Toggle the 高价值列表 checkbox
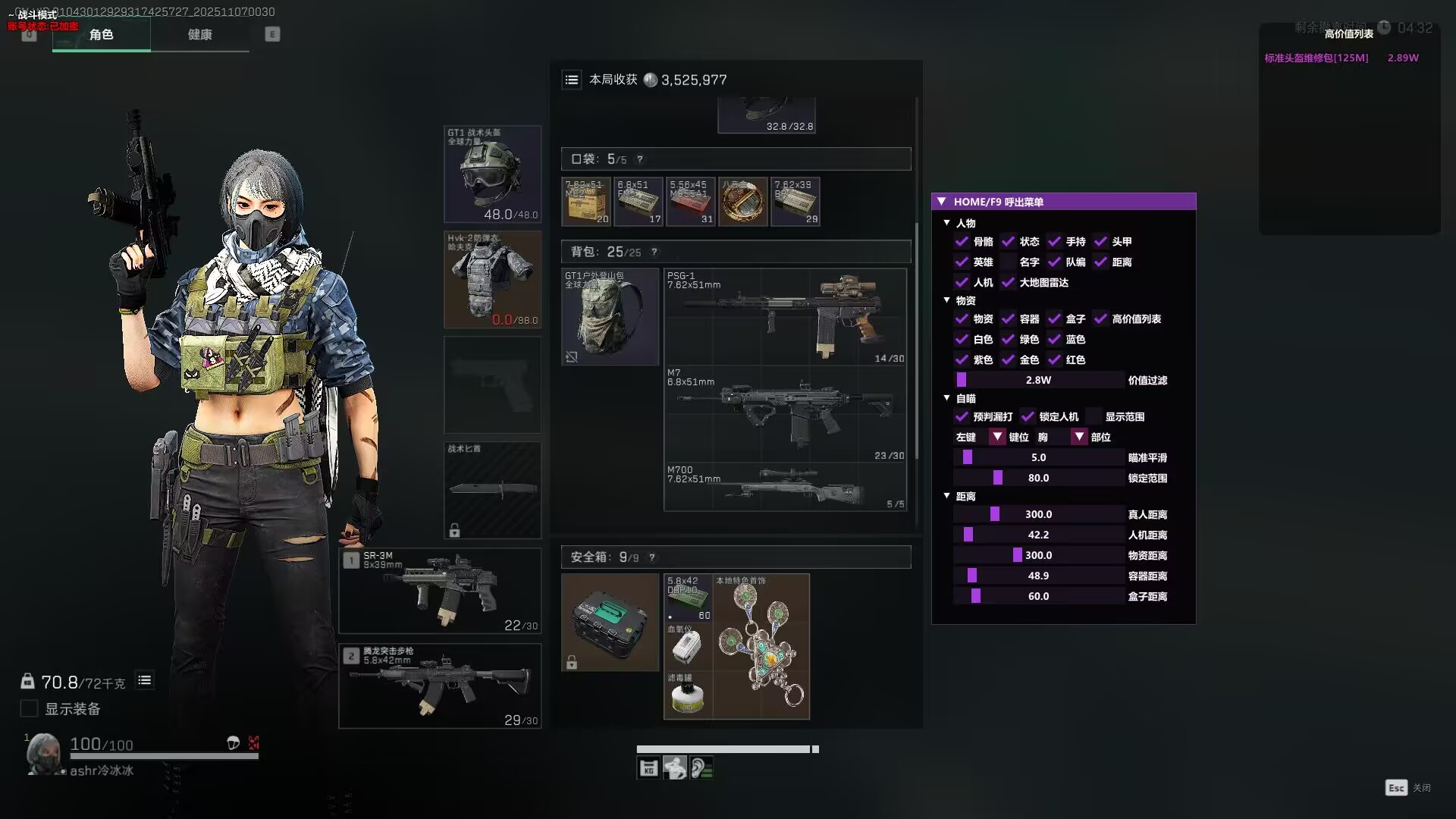 coord(1100,319)
